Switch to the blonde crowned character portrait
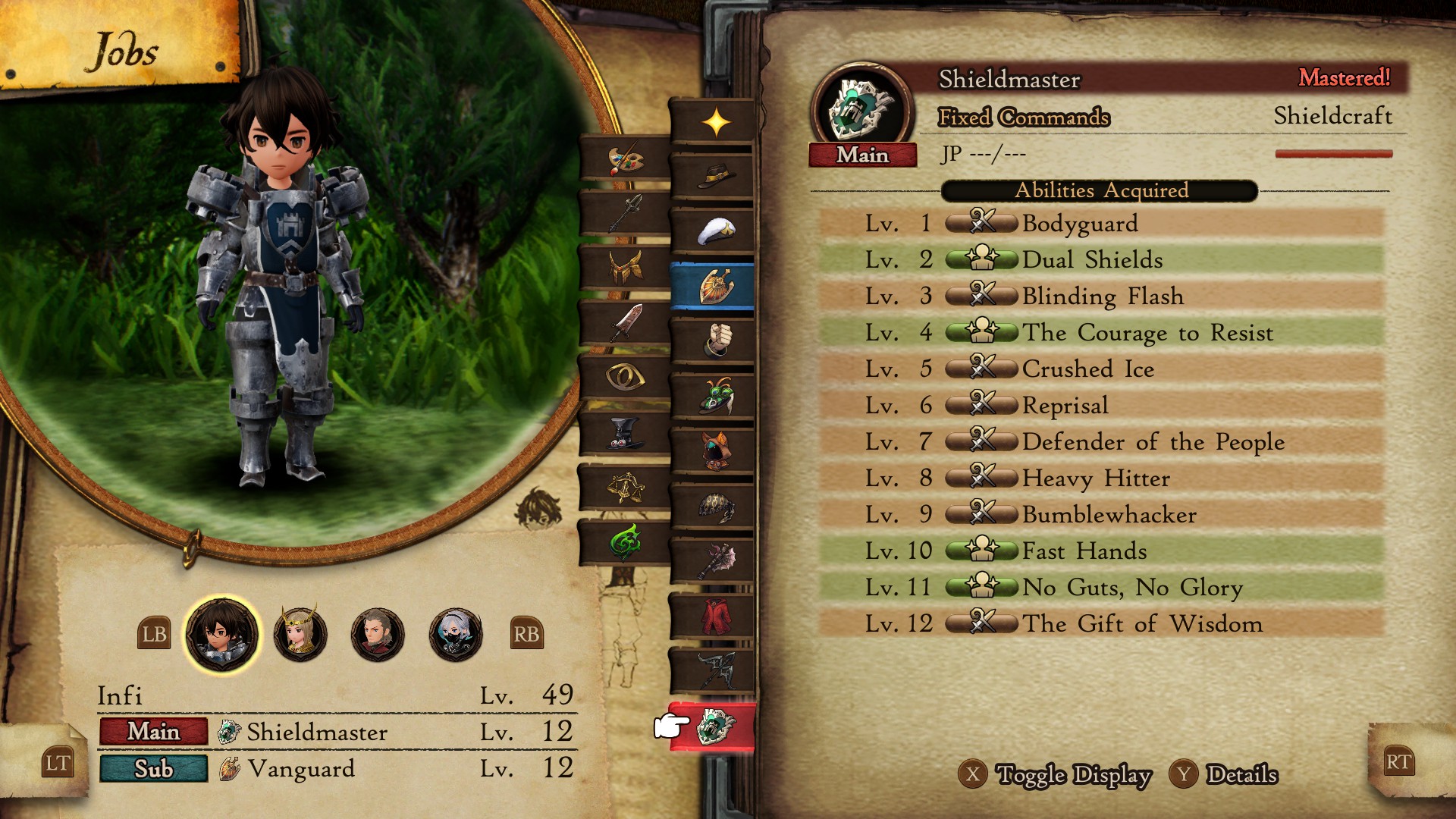This screenshot has height=819, width=1456. pyautogui.click(x=300, y=634)
